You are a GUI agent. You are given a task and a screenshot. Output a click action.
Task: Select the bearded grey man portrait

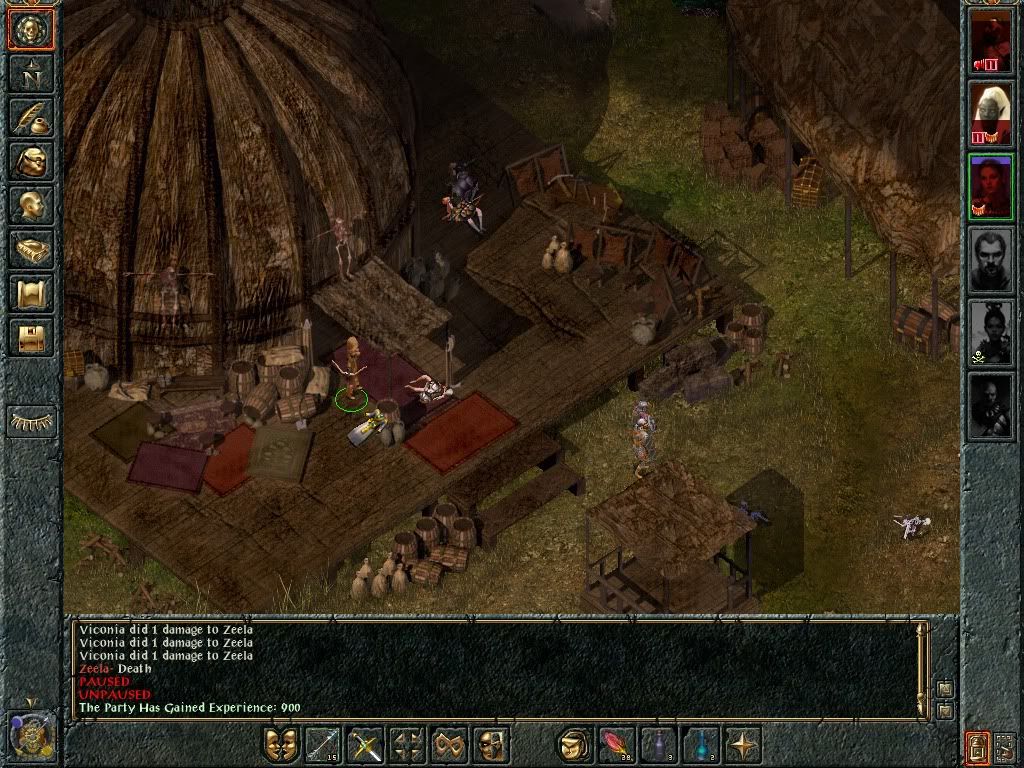(x=991, y=260)
